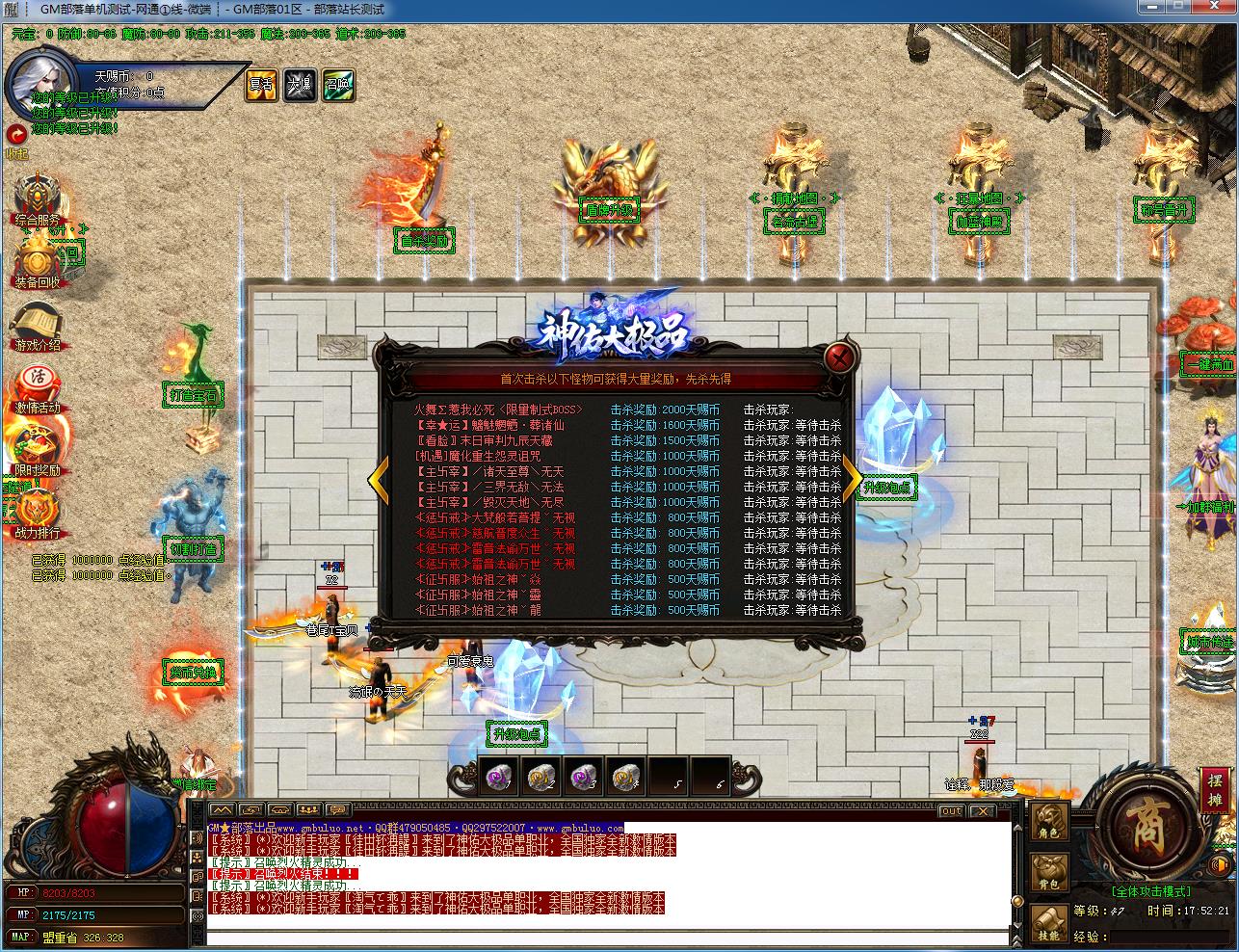Cast the 召唤 summon skill
The height and width of the screenshot is (952, 1239).
coord(337,85)
